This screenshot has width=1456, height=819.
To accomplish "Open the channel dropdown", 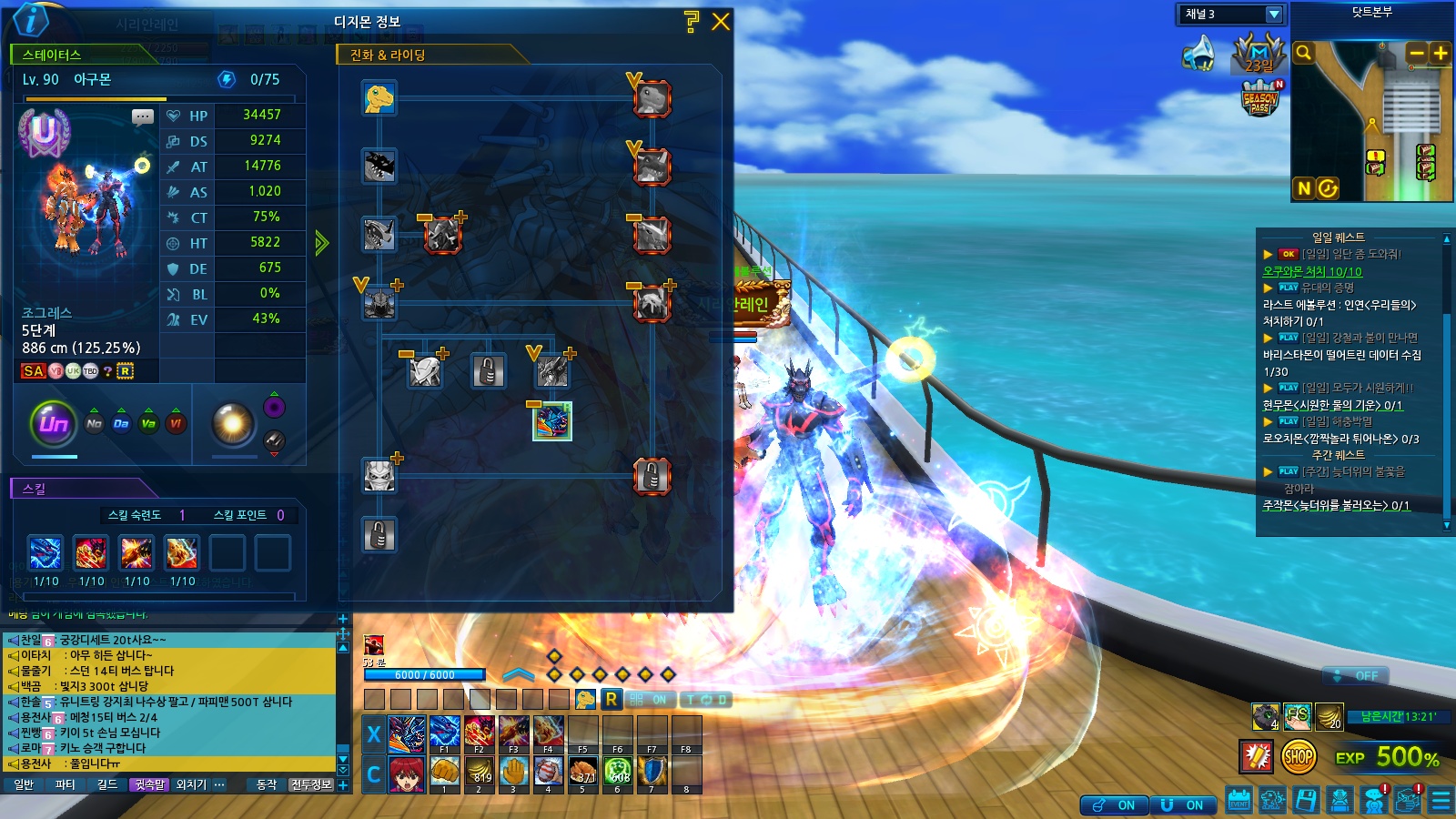I will click(1274, 15).
